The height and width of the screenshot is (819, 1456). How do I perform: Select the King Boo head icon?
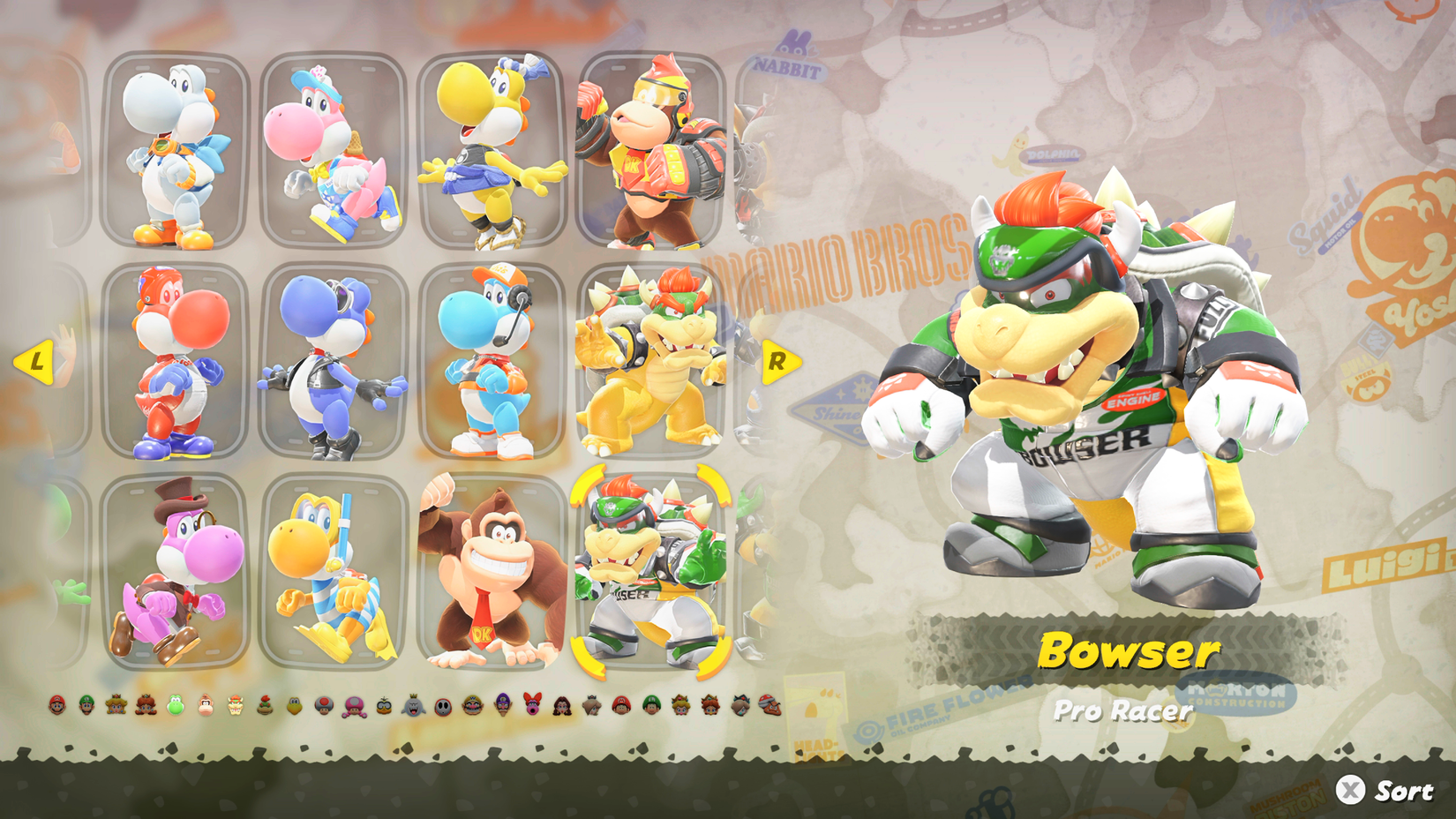pyautogui.click(x=413, y=704)
